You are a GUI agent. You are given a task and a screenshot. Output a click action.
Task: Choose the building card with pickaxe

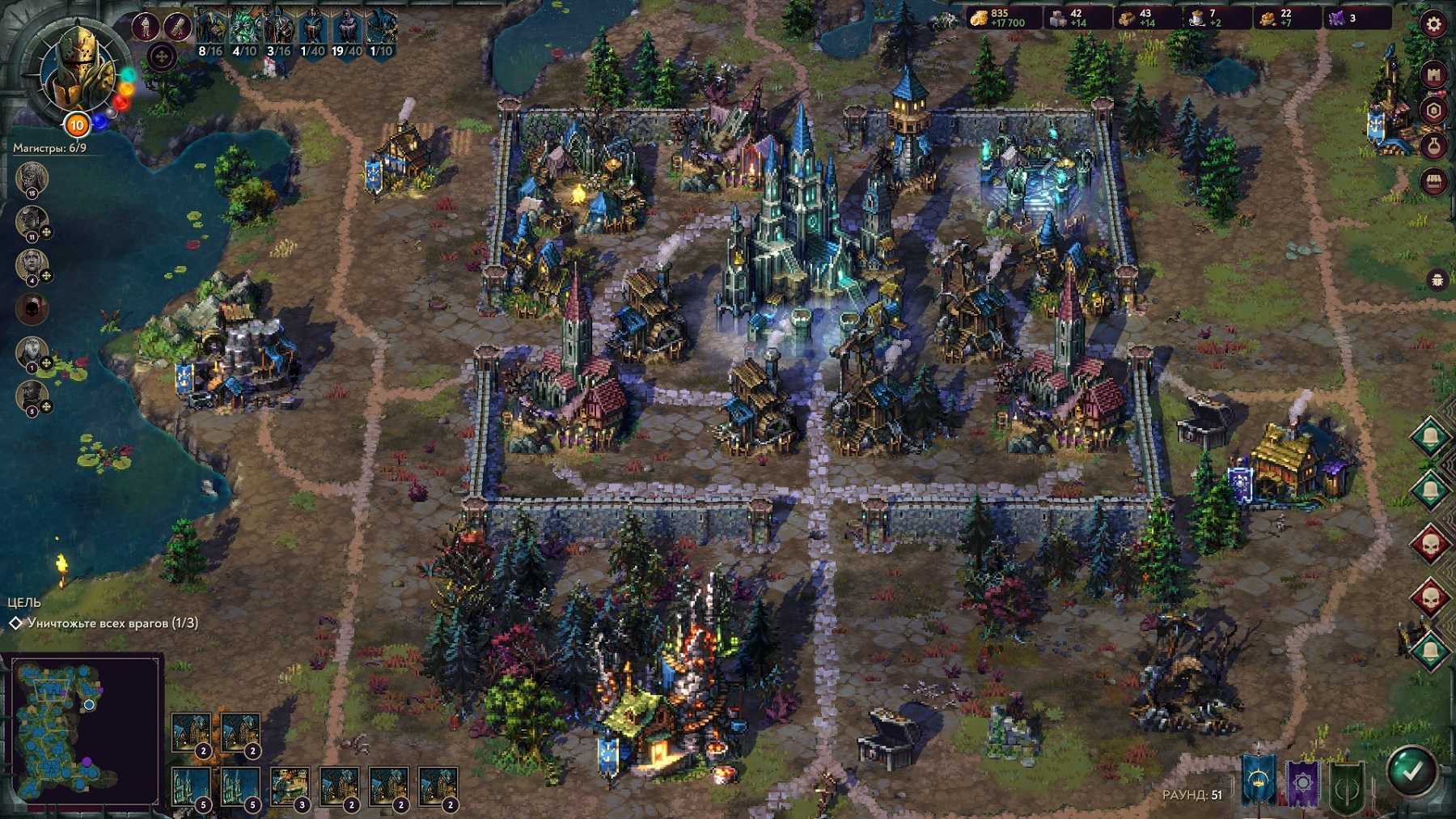click(x=290, y=786)
